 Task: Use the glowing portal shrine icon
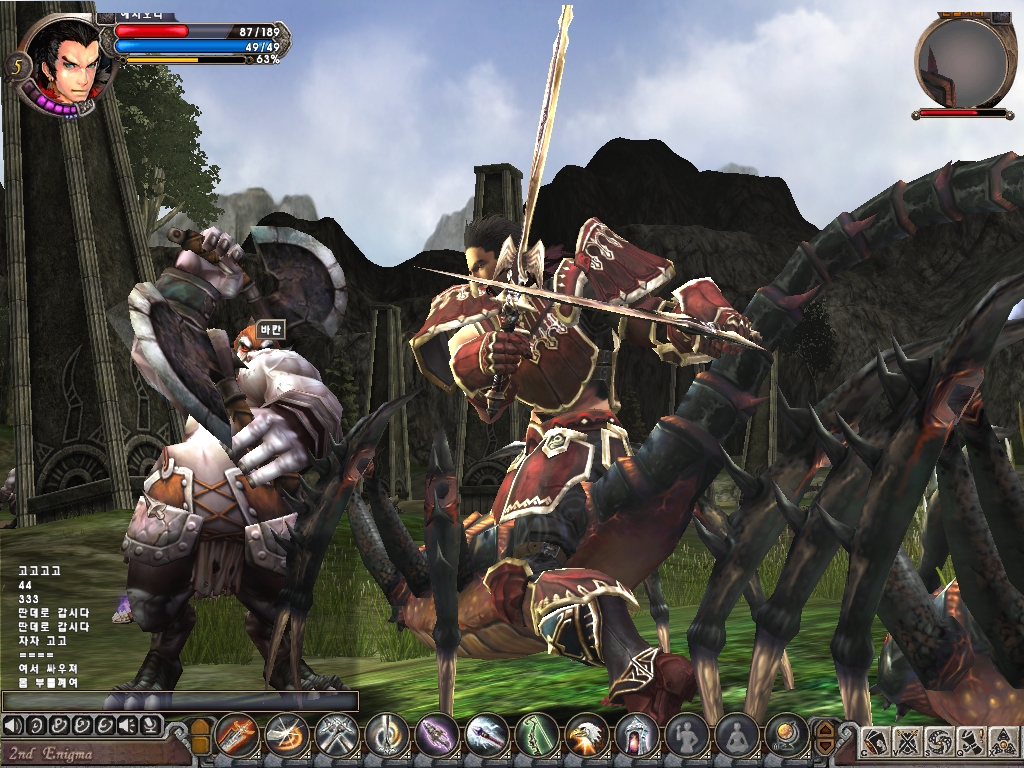(x=637, y=737)
